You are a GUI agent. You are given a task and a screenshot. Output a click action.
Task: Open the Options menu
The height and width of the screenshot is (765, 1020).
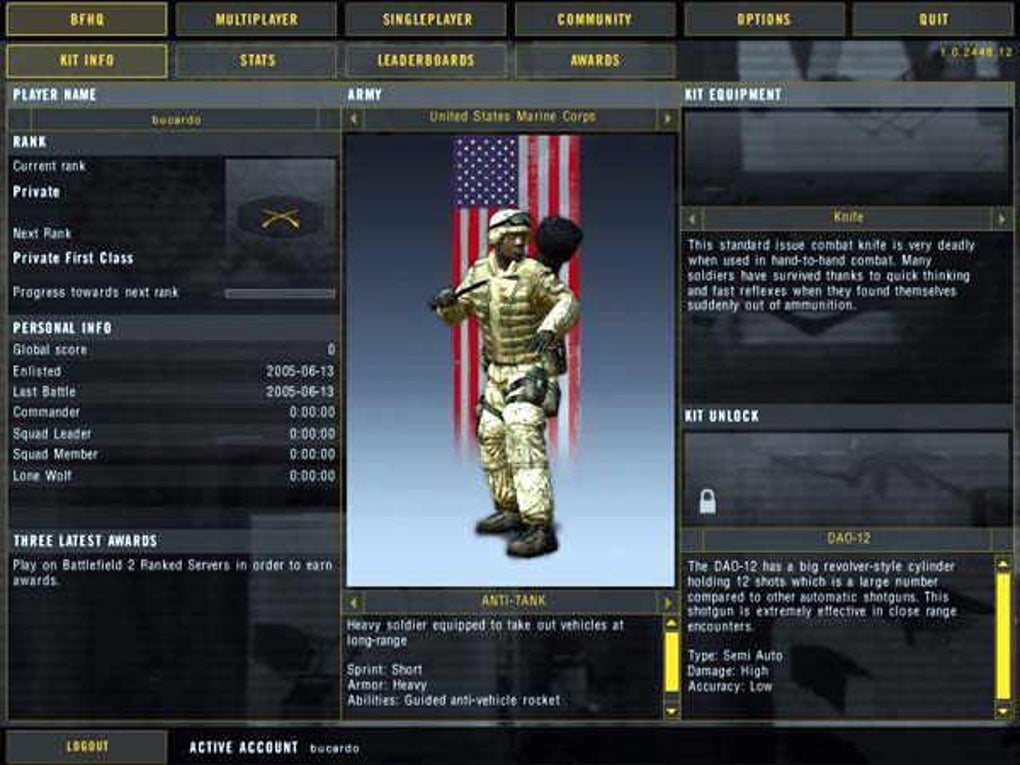pos(765,19)
